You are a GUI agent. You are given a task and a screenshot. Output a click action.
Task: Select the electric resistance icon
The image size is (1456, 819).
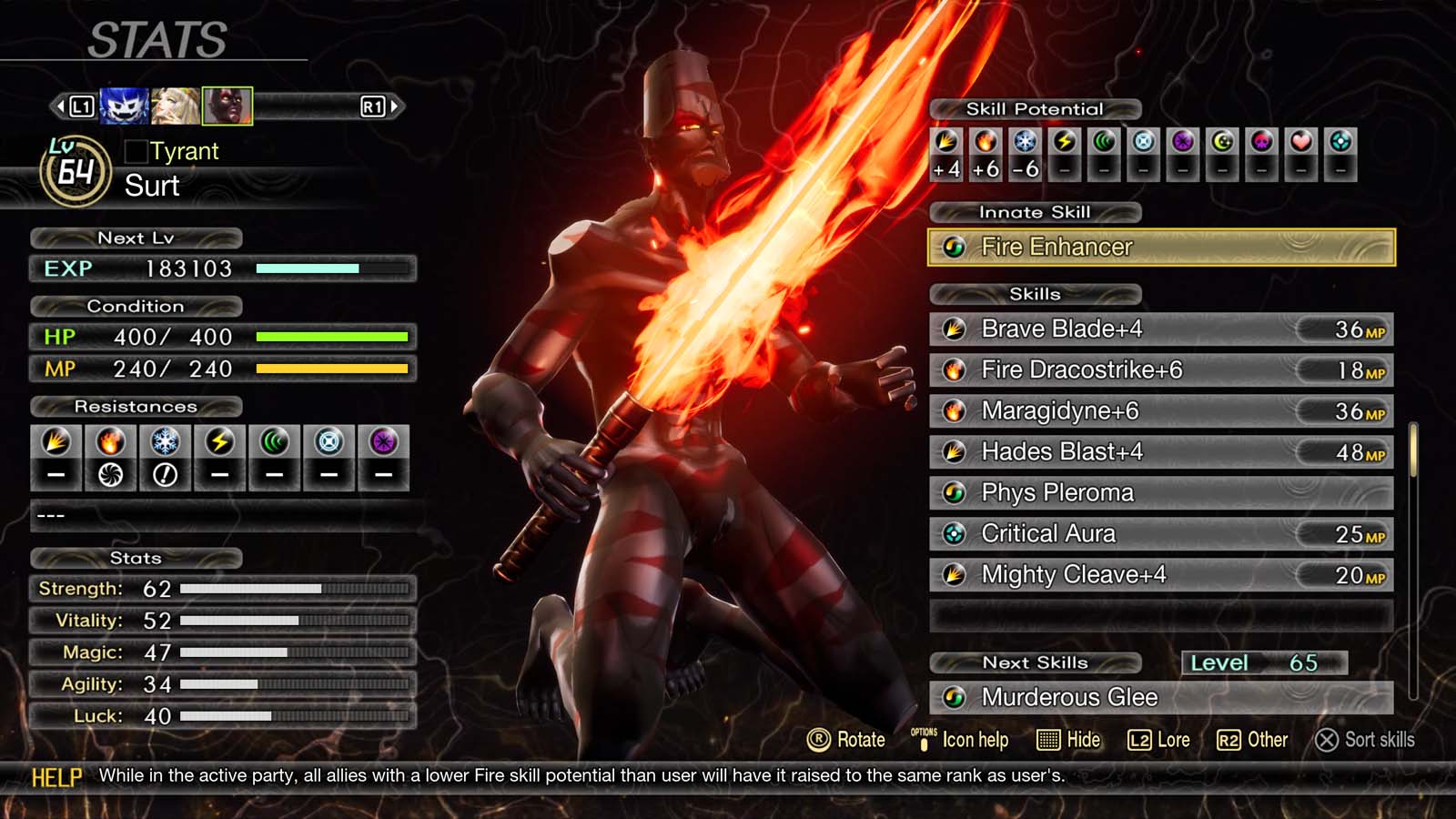point(219,442)
